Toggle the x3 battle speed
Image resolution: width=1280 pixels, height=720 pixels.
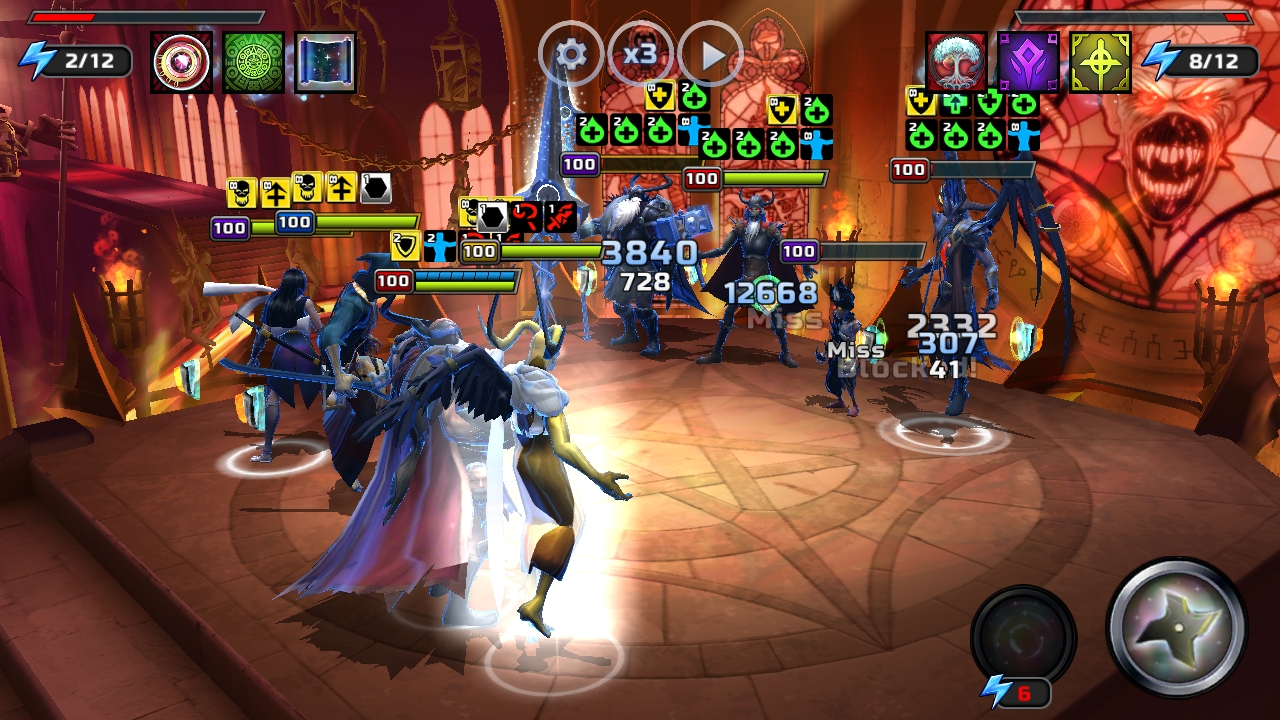640,54
